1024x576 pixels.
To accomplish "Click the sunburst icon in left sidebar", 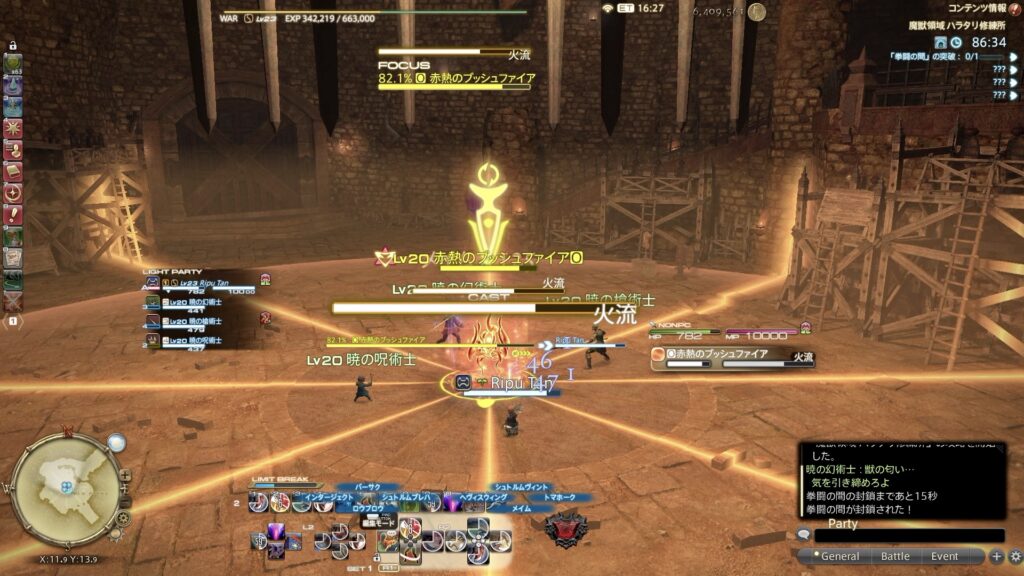I will [13, 128].
